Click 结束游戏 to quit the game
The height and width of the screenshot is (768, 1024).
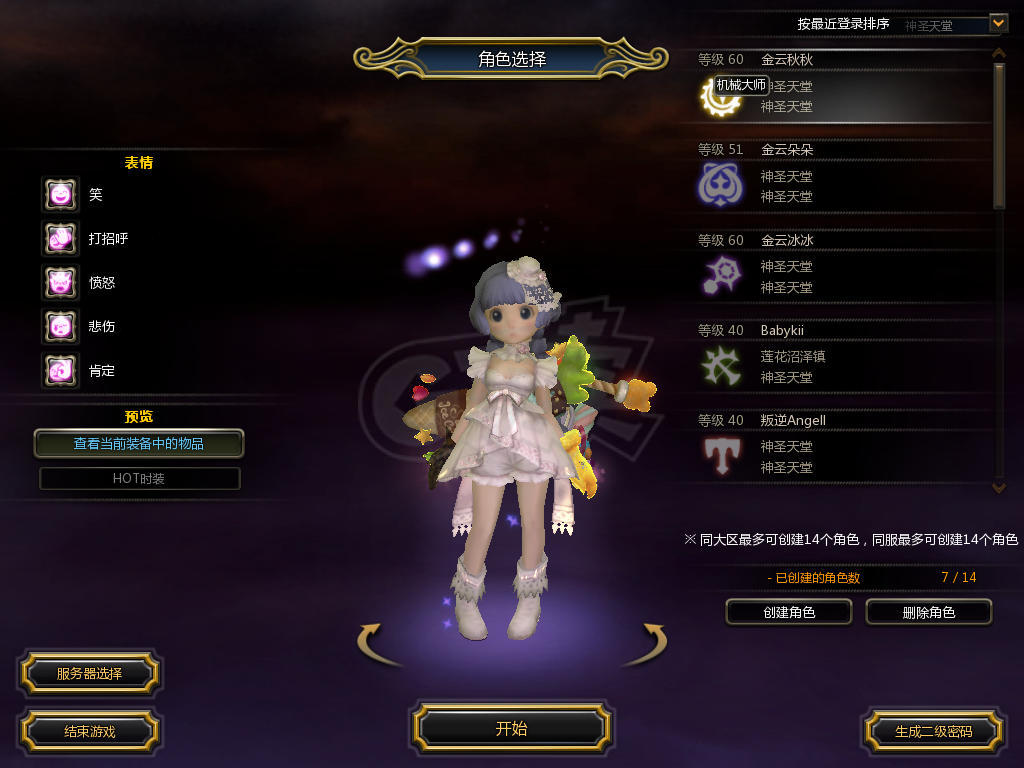(x=89, y=731)
